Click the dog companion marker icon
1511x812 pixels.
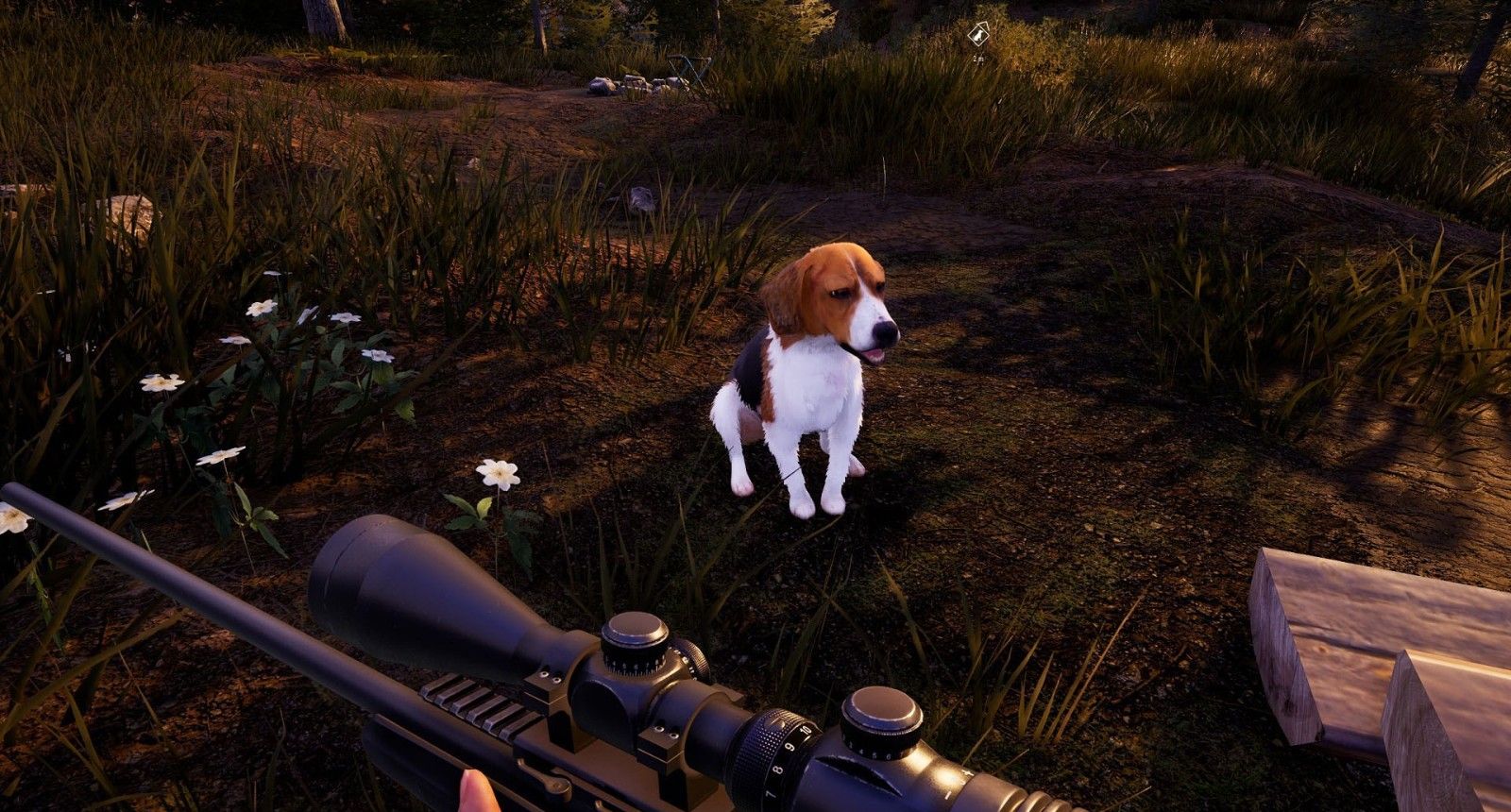978,36
